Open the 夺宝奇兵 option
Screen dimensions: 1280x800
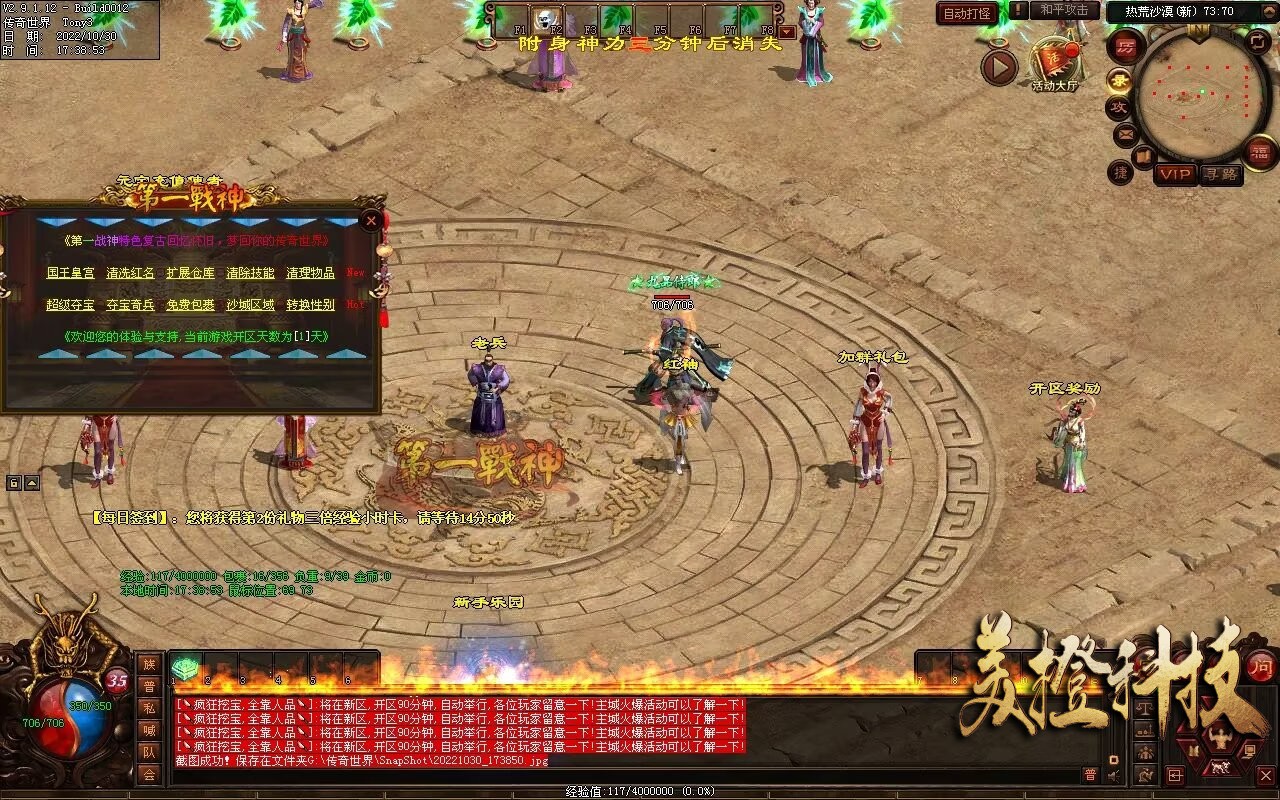[x=131, y=305]
